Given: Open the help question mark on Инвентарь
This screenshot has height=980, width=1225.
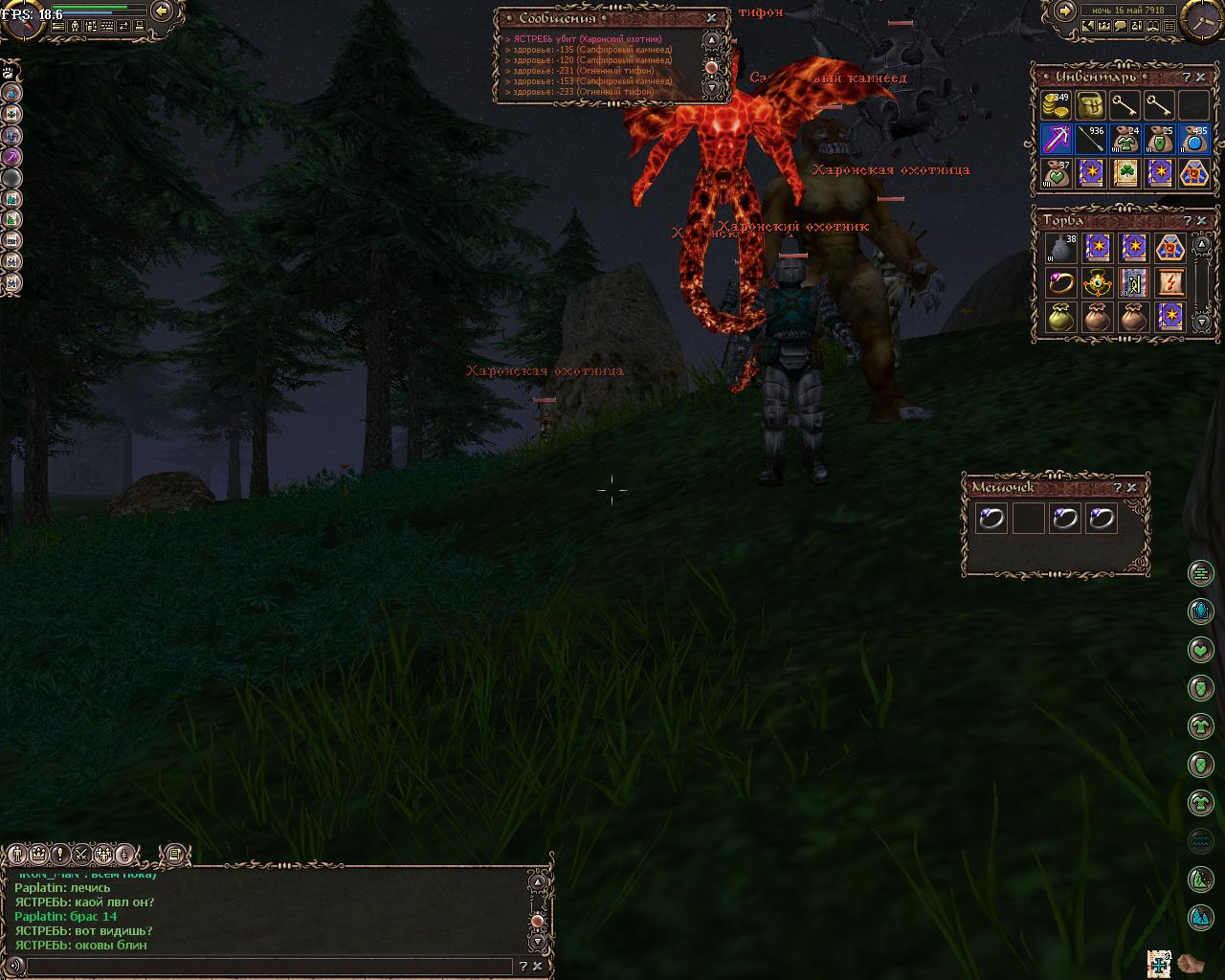Looking at the screenshot, I should coord(1187,77).
